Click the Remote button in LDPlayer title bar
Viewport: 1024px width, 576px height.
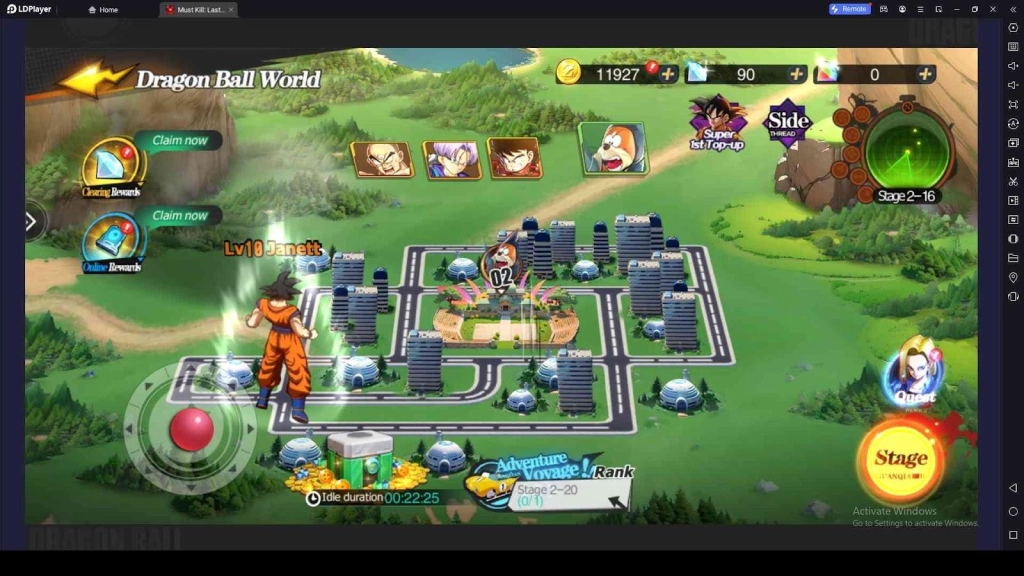tap(849, 9)
